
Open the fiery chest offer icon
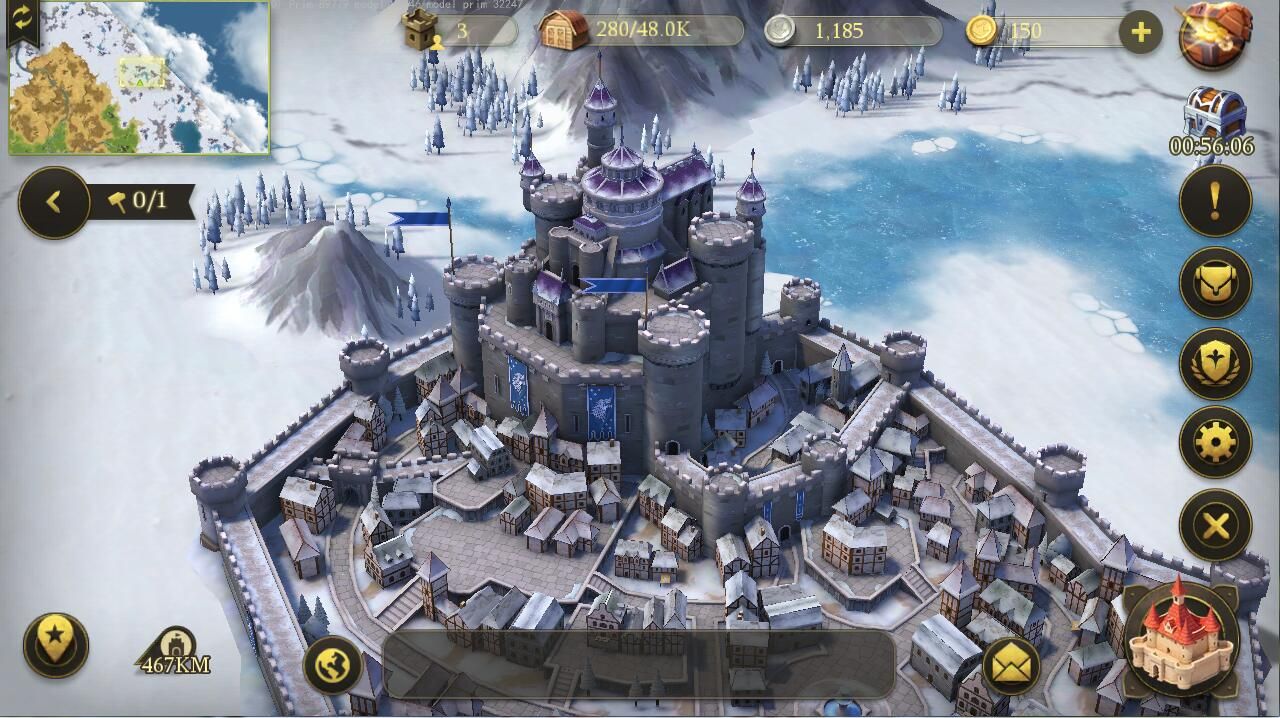point(1214,34)
